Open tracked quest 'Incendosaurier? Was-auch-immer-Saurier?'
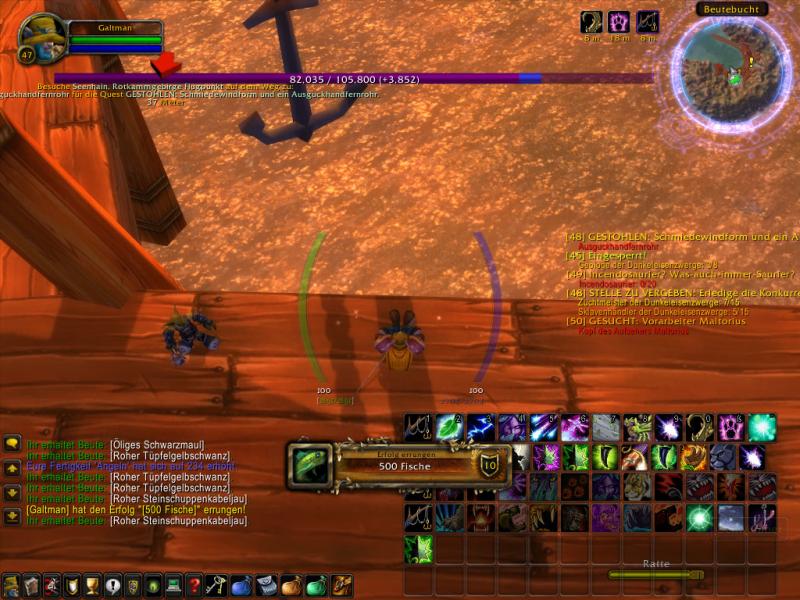The width and height of the screenshot is (800, 600). [680, 274]
